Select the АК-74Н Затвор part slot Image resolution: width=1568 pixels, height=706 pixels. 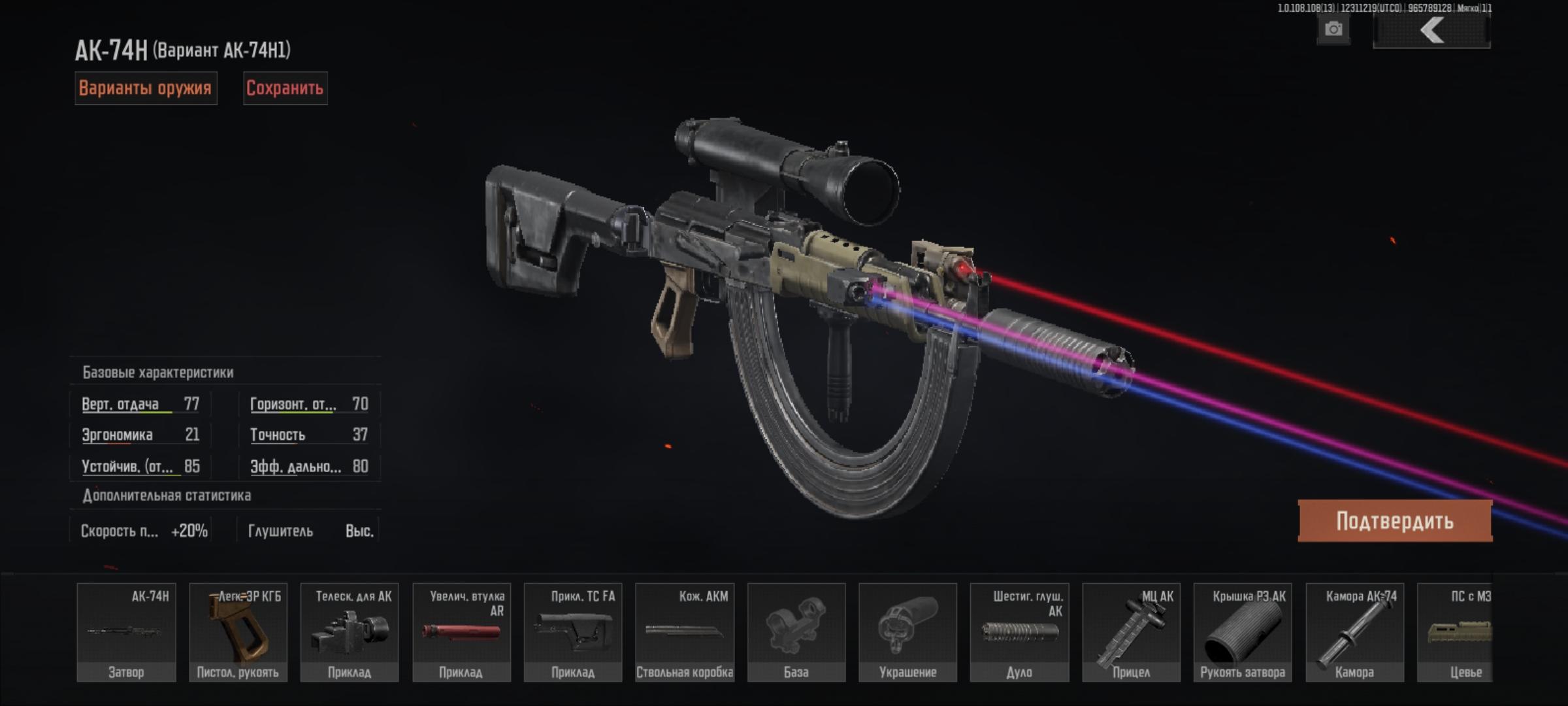point(126,632)
